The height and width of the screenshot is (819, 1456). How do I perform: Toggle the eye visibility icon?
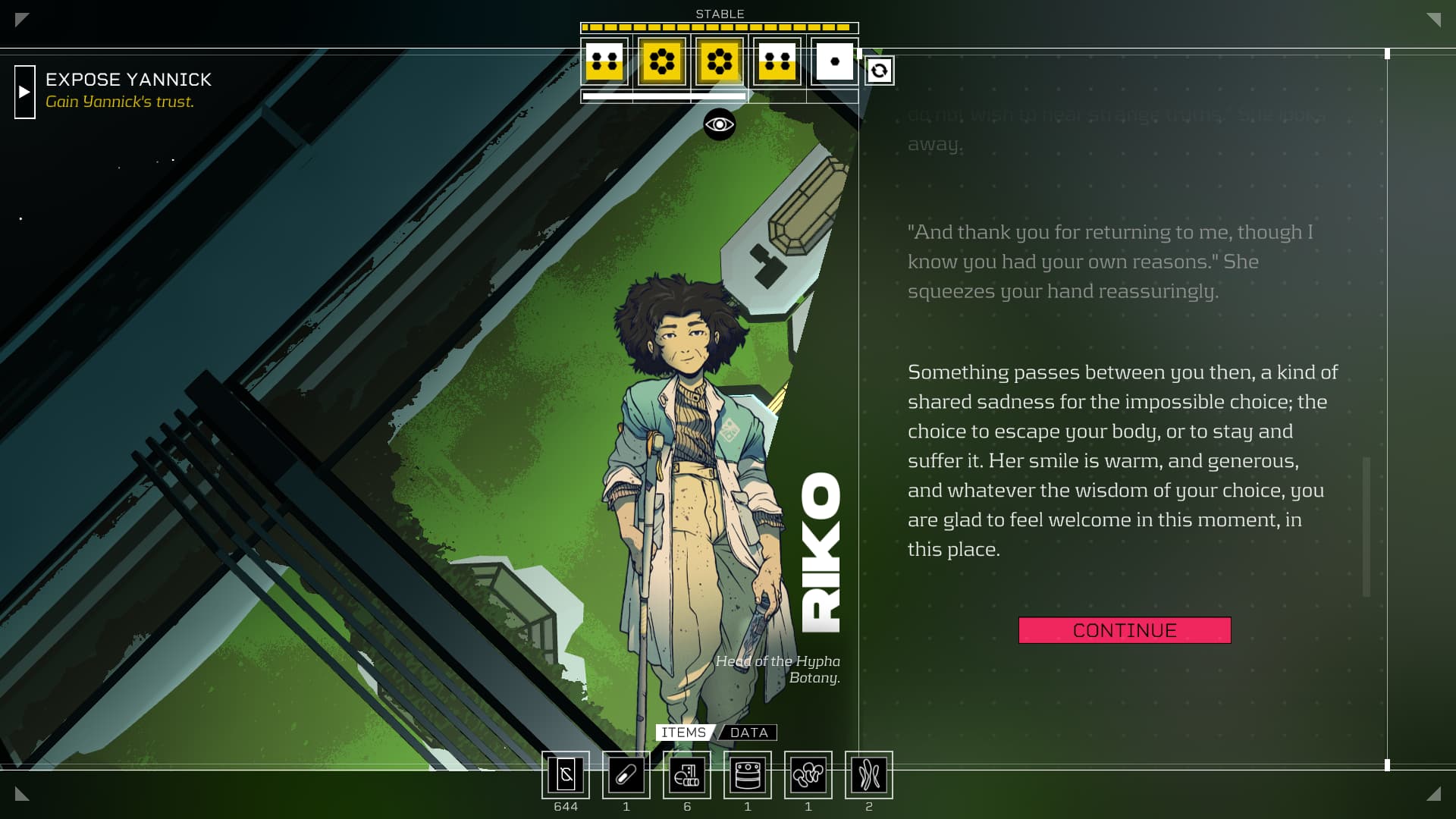[719, 124]
